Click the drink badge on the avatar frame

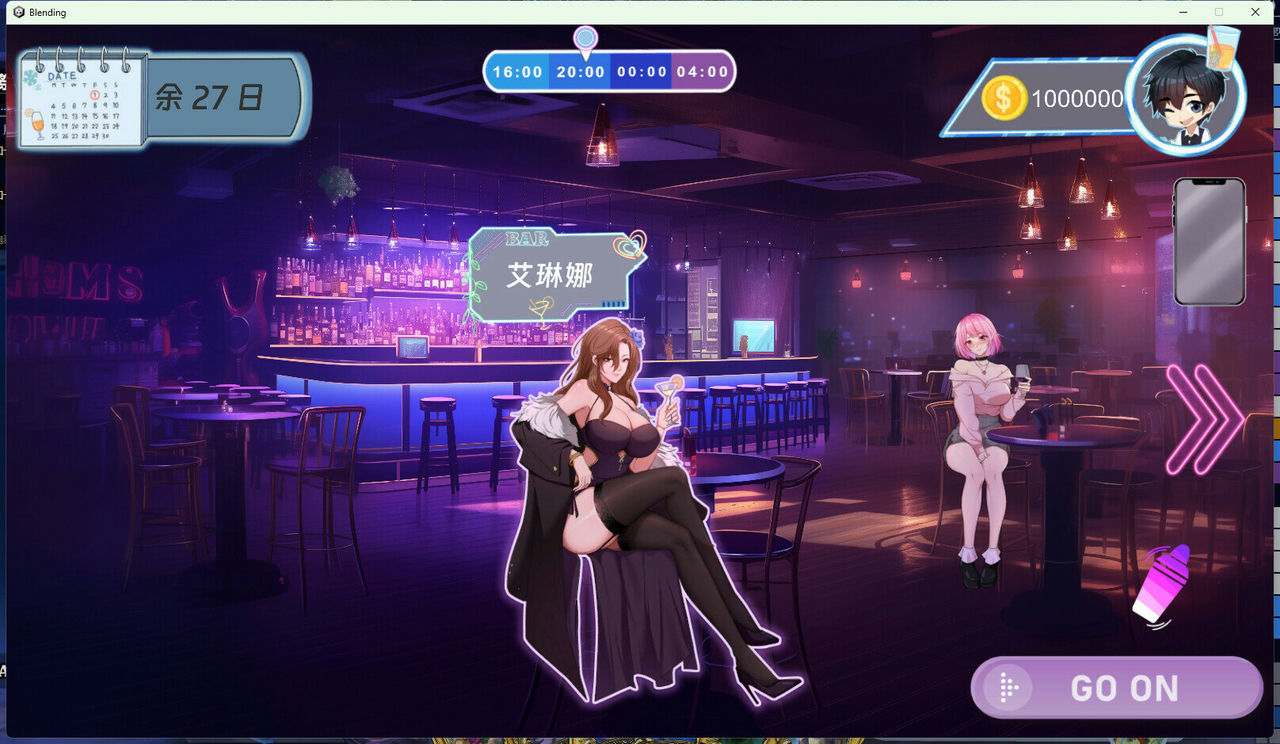tap(1224, 50)
